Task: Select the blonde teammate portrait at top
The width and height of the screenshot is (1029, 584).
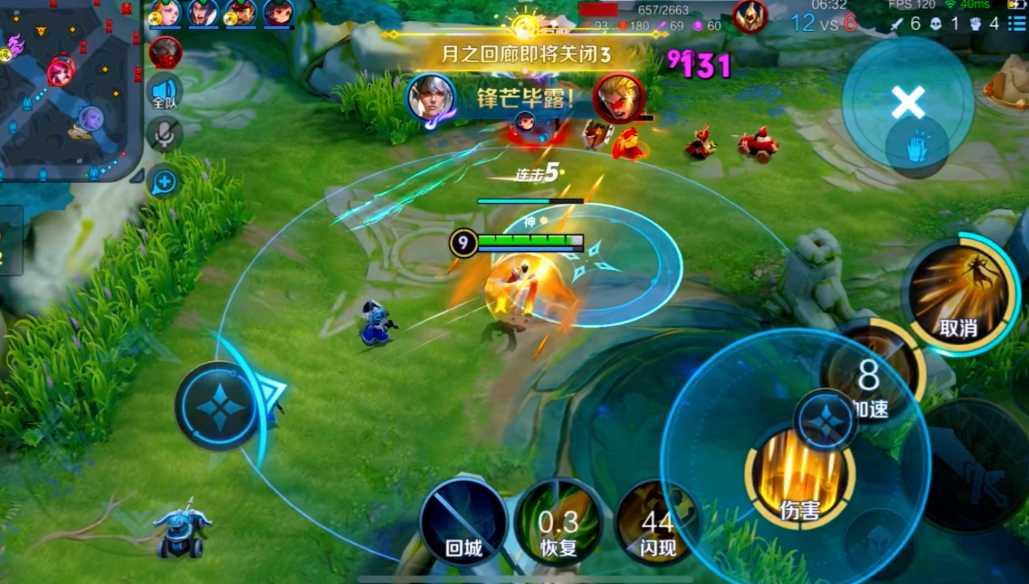Action: click(x=165, y=13)
